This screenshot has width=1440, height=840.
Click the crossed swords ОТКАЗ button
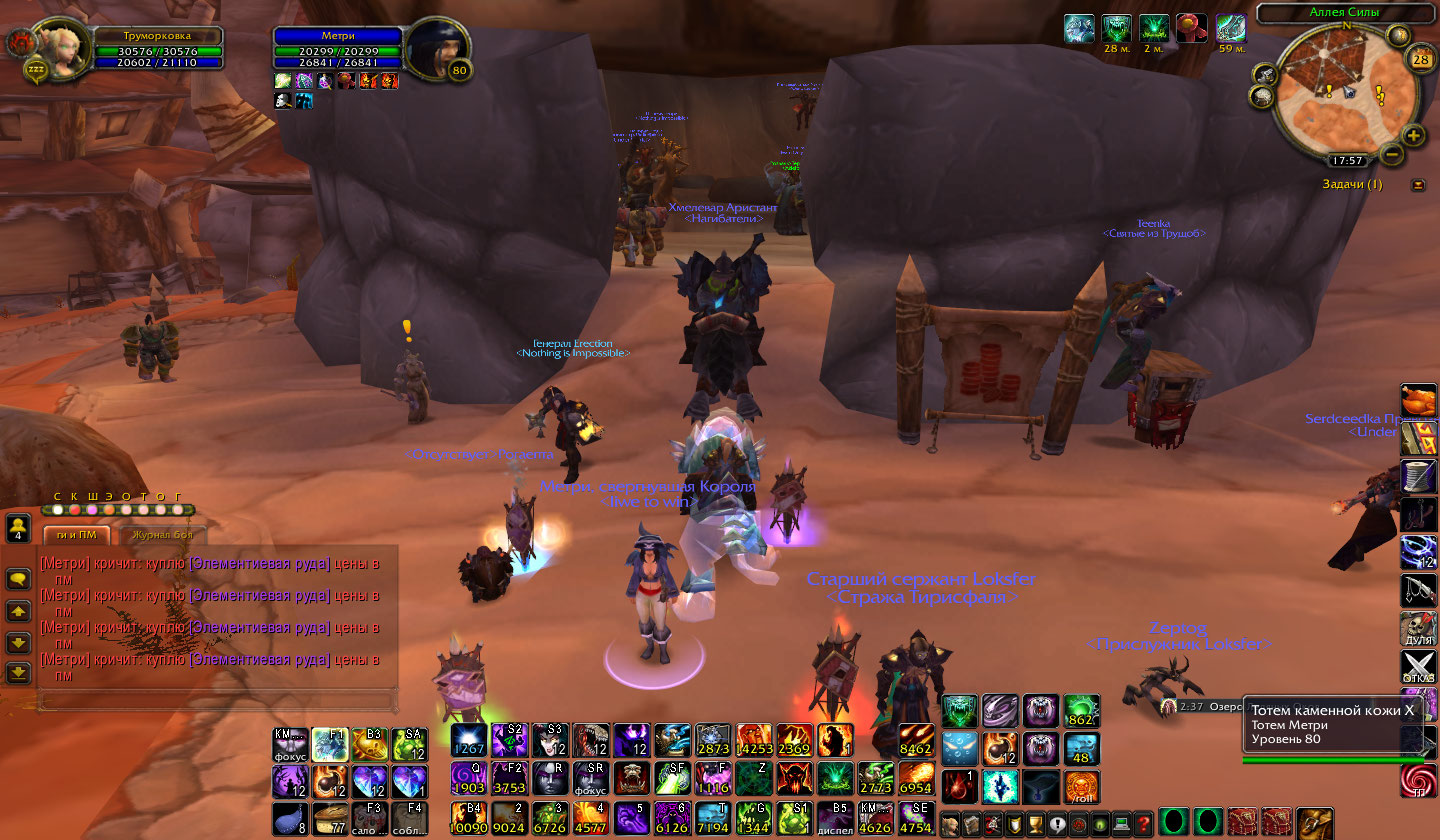(x=1418, y=667)
